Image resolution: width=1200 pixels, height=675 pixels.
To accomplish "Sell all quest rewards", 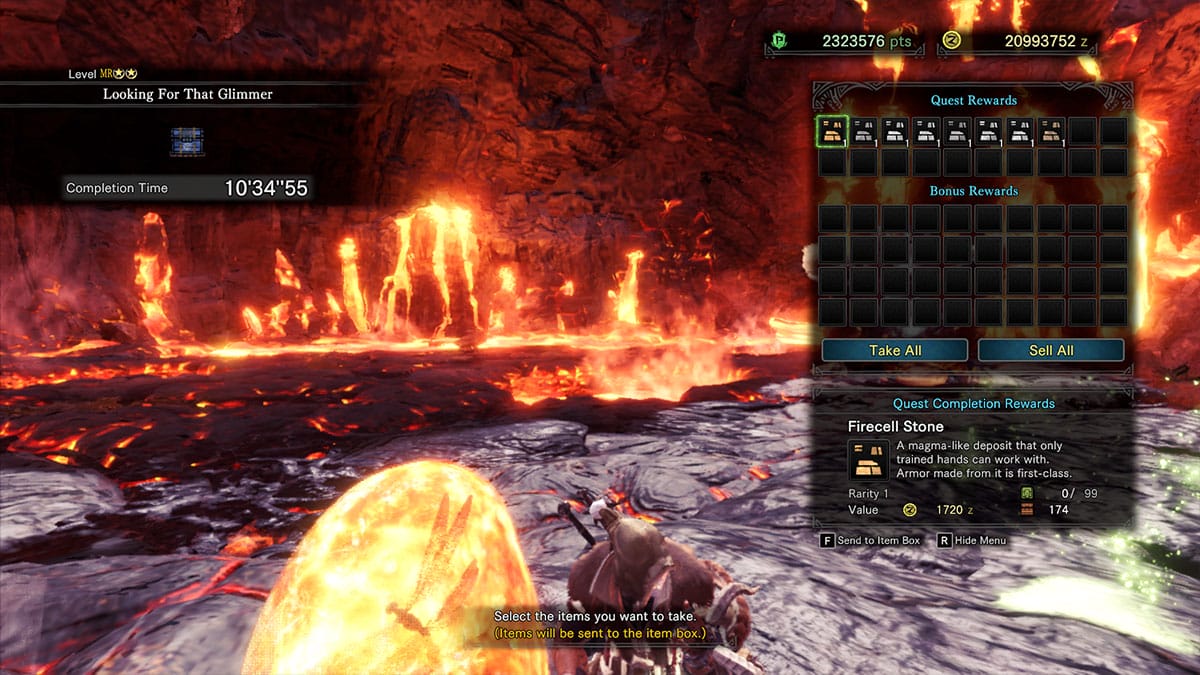I will pyautogui.click(x=1051, y=350).
